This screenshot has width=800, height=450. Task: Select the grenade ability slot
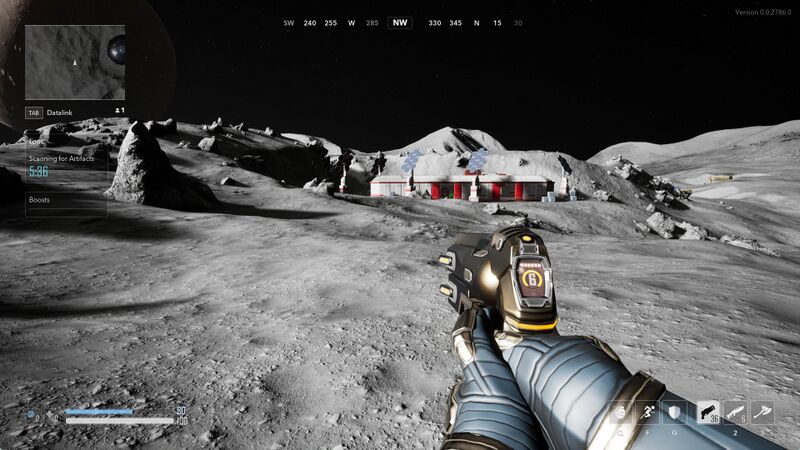point(621,412)
